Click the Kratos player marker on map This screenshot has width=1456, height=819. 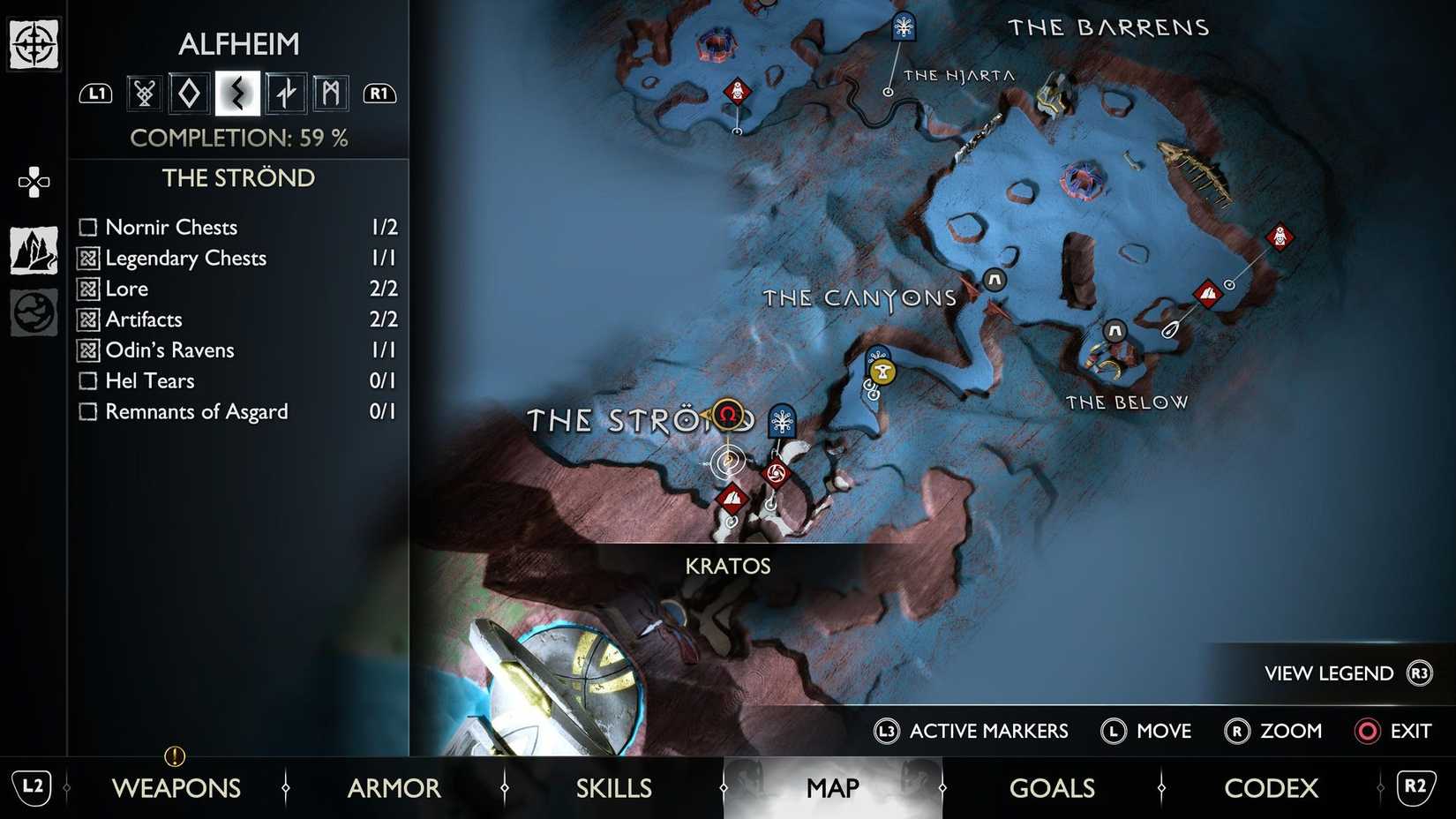(728, 460)
